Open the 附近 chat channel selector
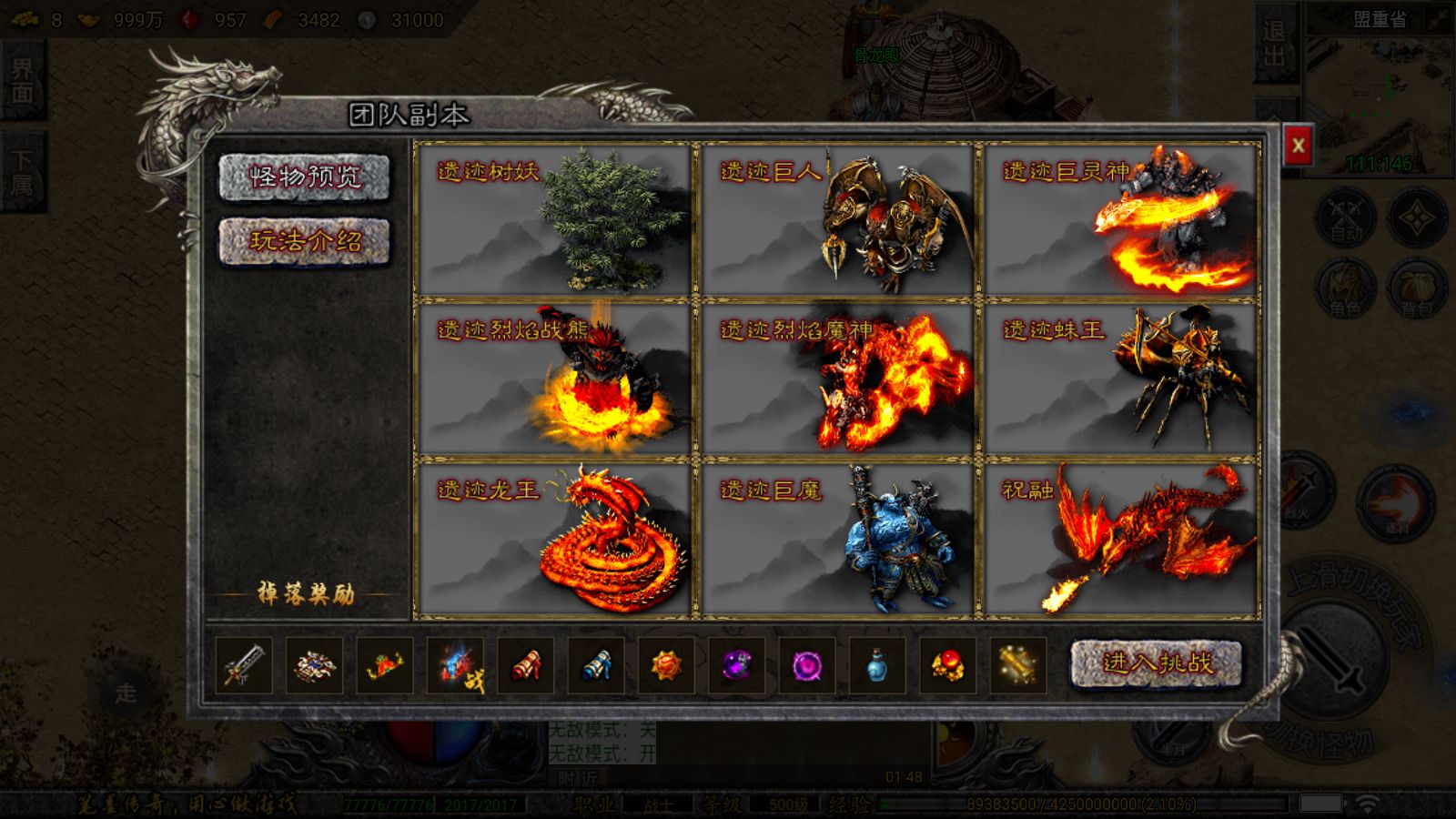Image resolution: width=1456 pixels, height=819 pixels. point(578,778)
